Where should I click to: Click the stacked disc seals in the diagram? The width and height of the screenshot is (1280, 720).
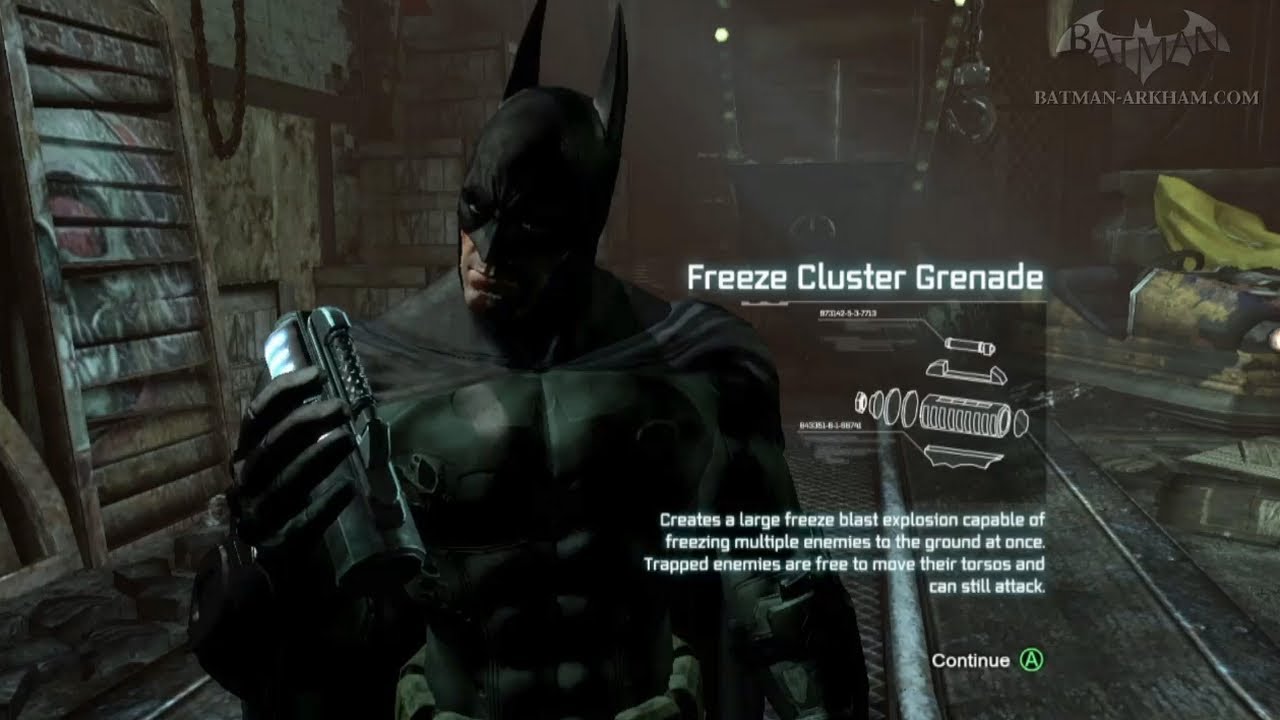tap(894, 409)
